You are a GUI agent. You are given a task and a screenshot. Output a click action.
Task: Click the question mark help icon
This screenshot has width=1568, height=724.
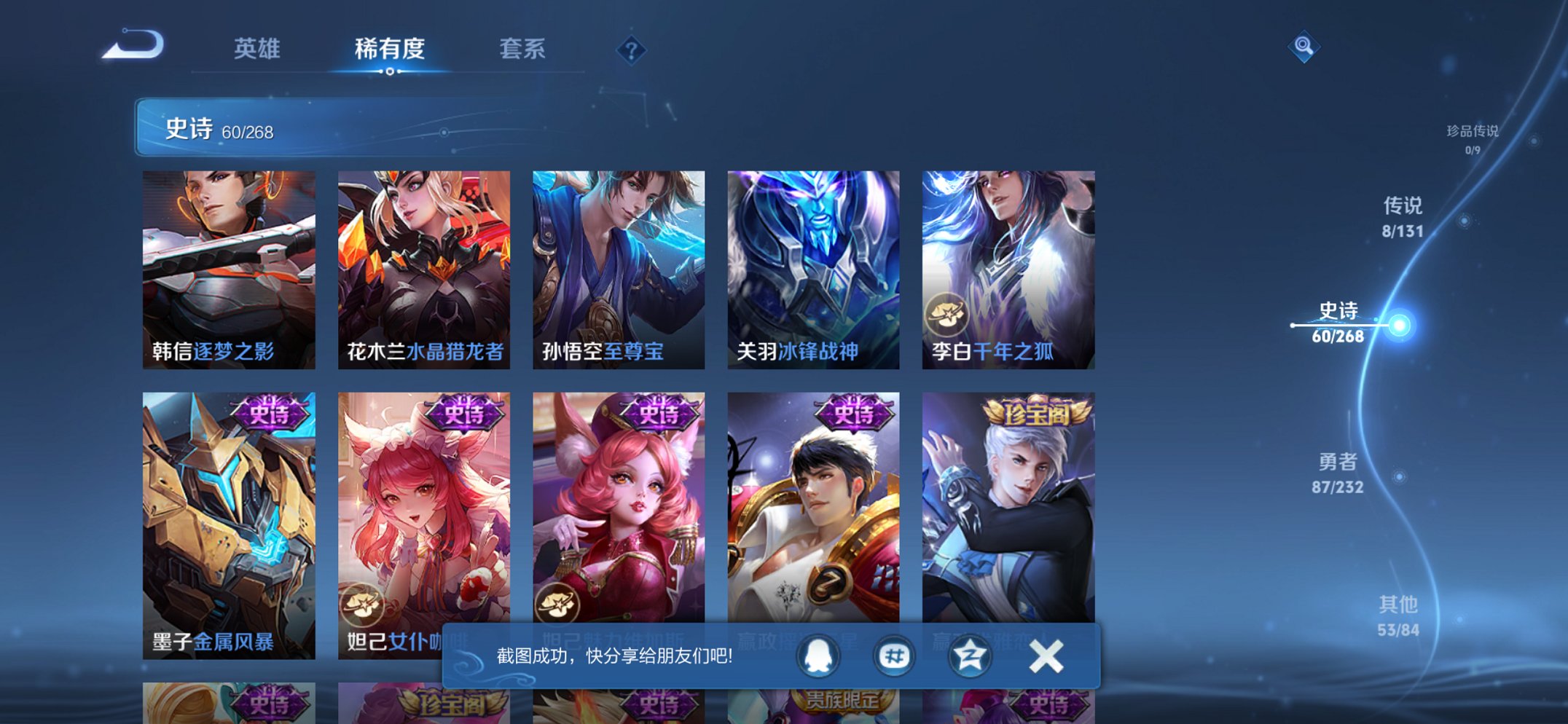pos(631,50)
